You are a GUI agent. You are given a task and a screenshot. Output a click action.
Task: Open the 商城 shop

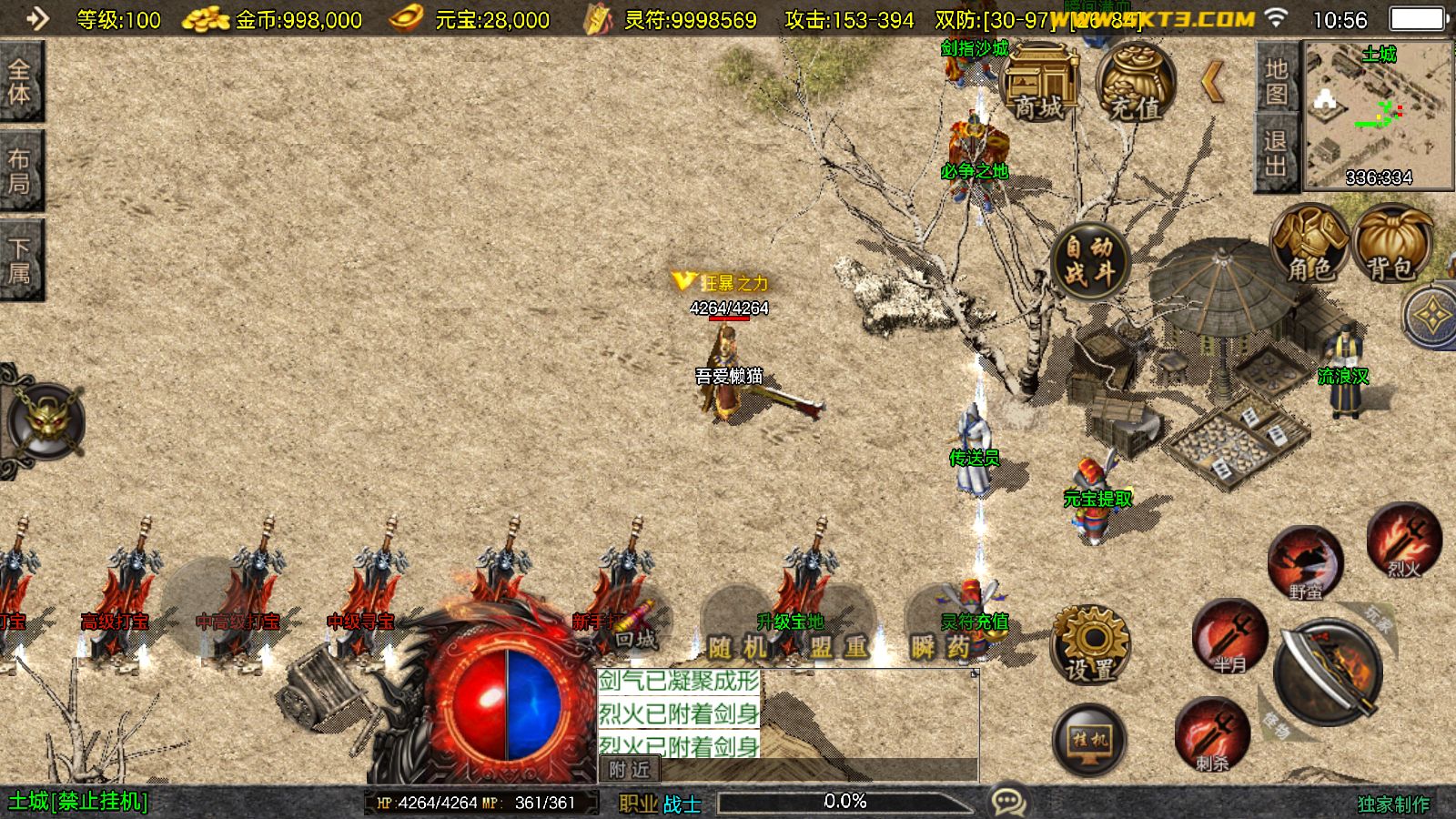(x=1039, y=84)
